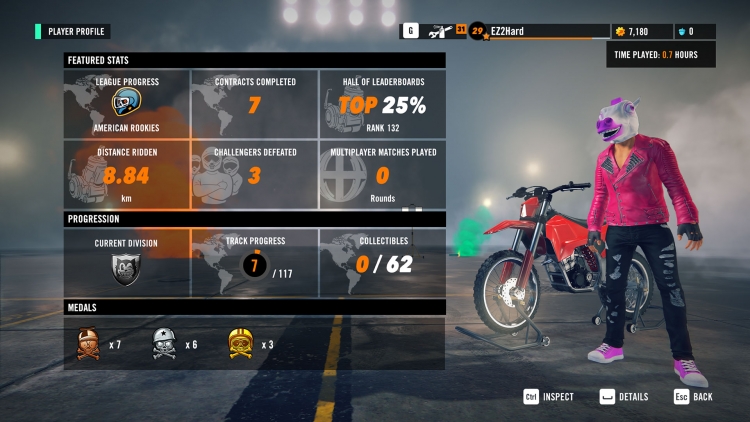This screenshot has height=422, width=750.
Task: Select the Multiplayer Matches Played tile
Action: 382,174
